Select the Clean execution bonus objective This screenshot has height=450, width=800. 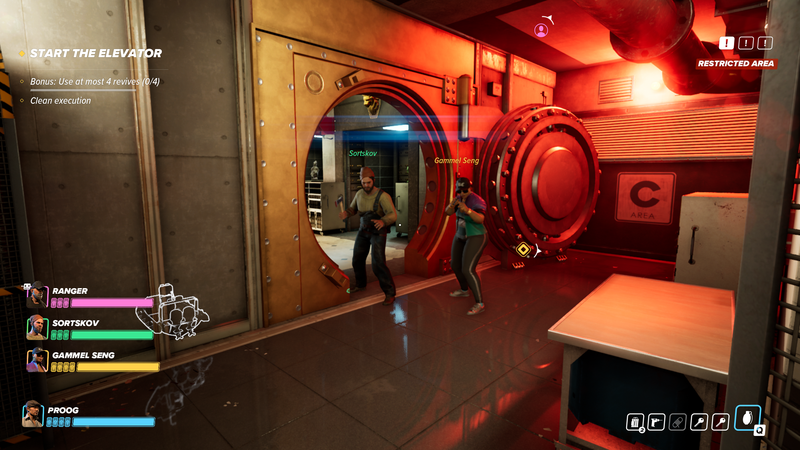click(x=60, y=100)
